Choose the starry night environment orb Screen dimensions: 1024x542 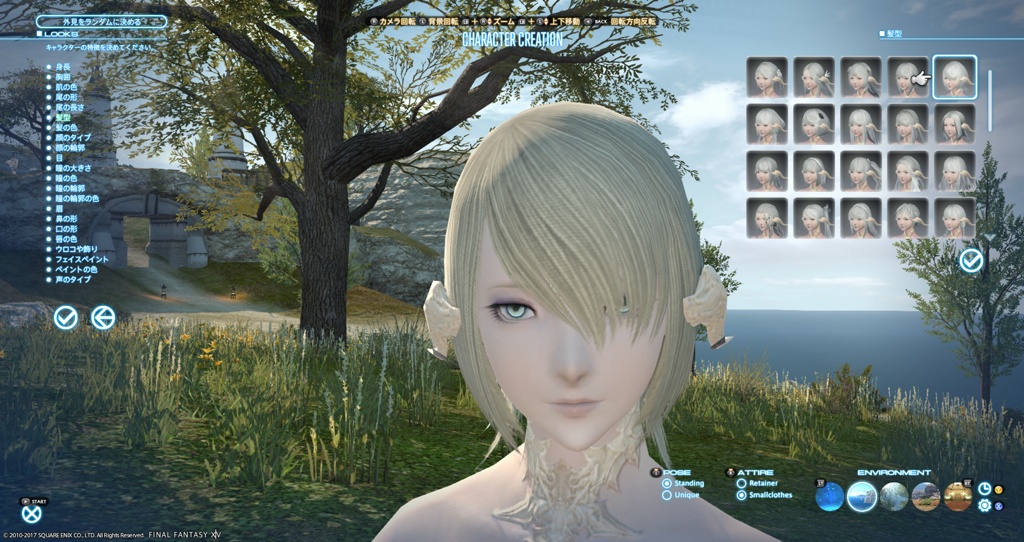tap(829, 496)
